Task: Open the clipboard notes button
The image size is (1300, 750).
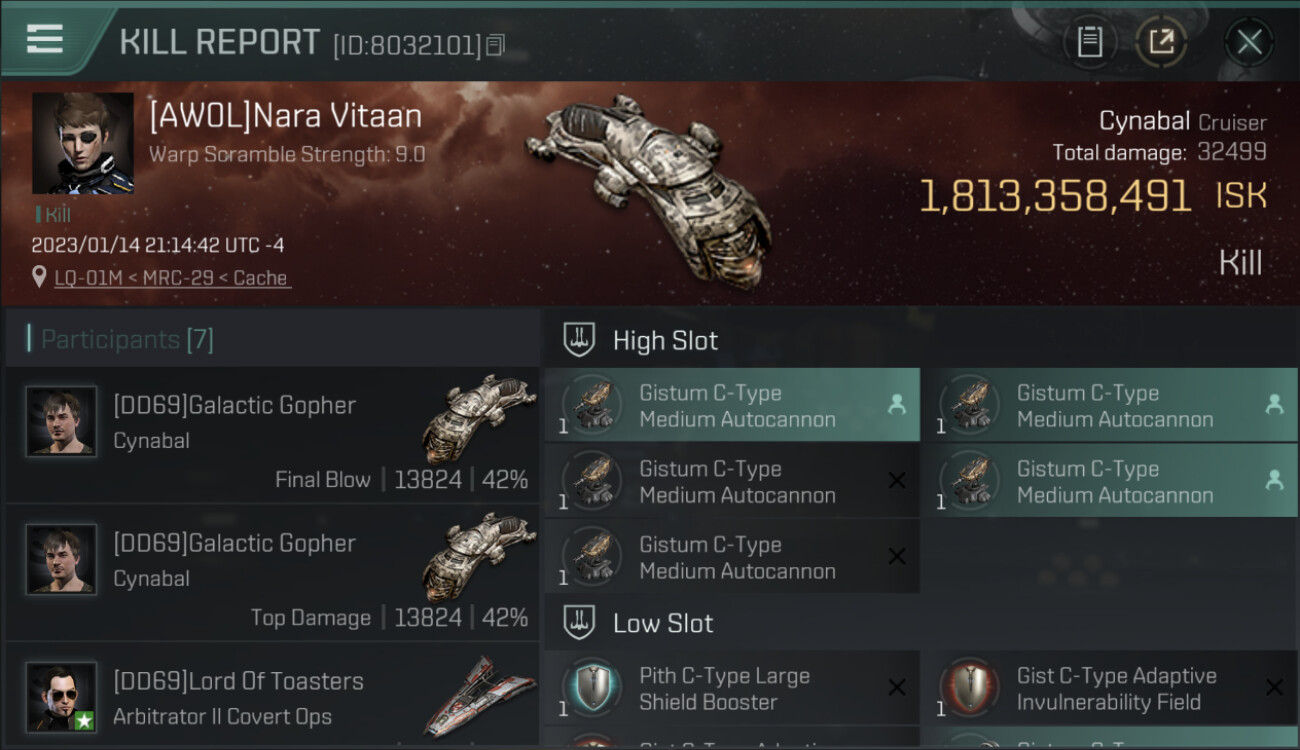Action: coord(1090,42)
